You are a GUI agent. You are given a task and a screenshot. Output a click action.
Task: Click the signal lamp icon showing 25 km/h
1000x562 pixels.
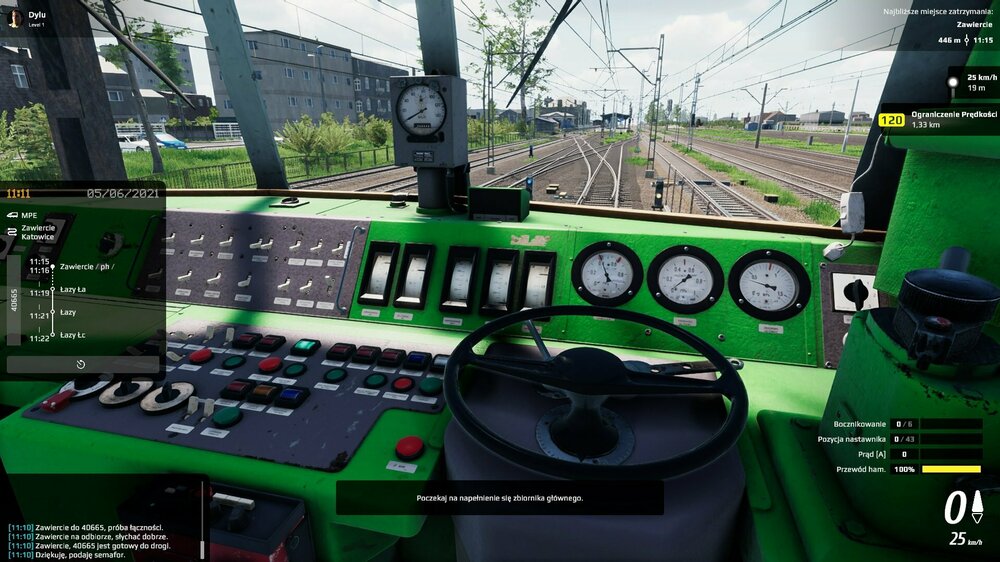(953, 81)
